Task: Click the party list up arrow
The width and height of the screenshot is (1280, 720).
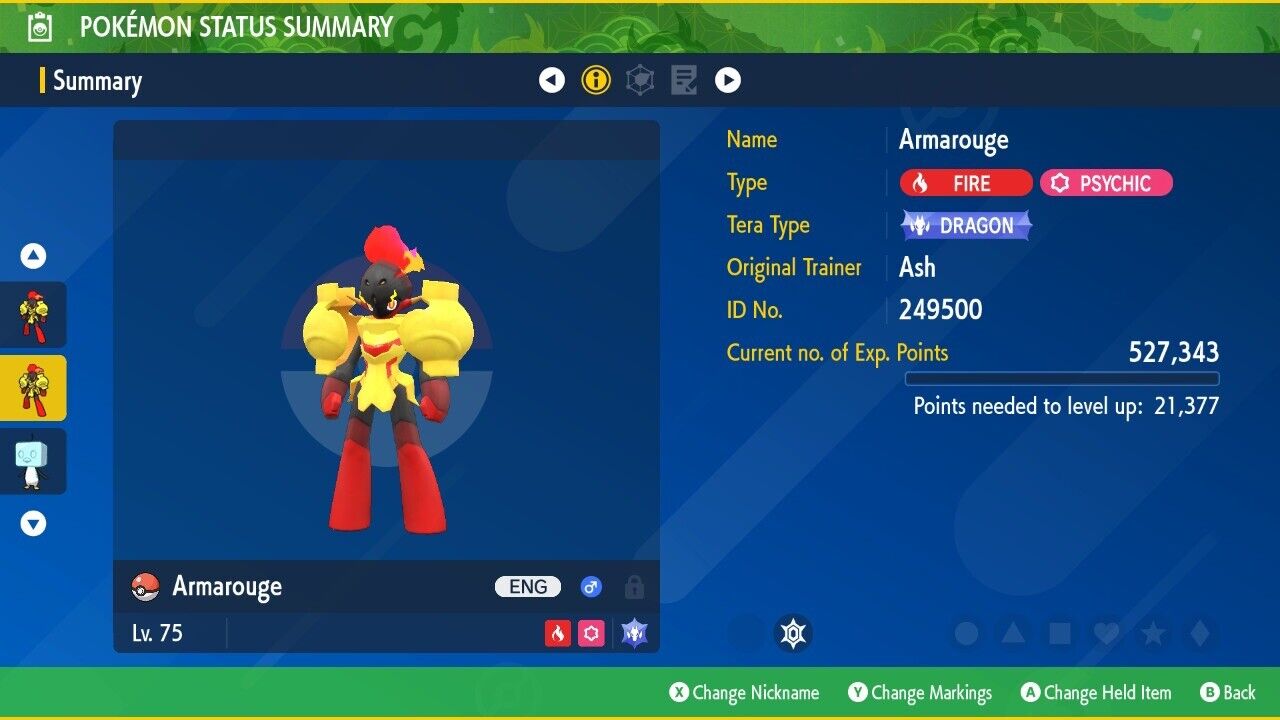Action: [34, 257]
